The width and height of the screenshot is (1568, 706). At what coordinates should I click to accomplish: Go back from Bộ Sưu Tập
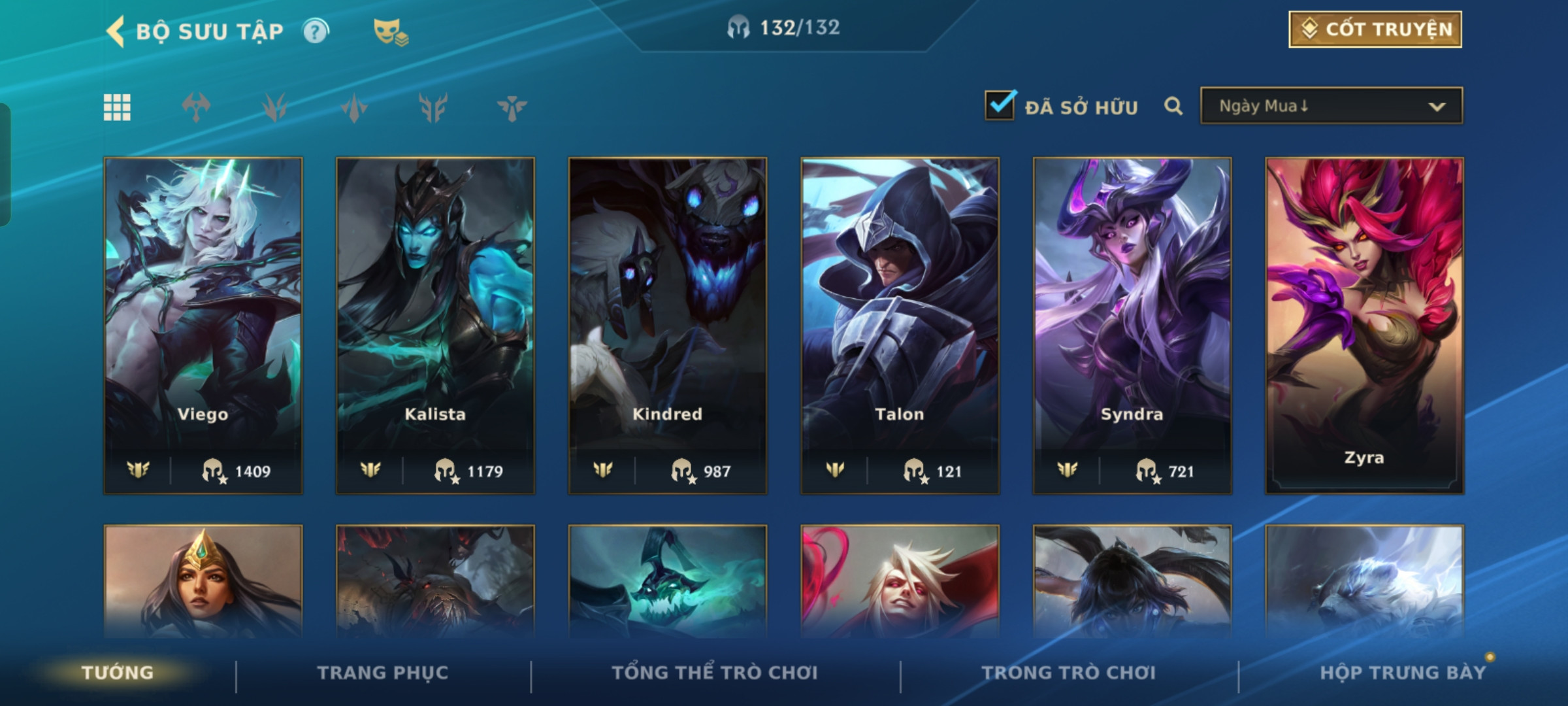click(x=116, y=31)
